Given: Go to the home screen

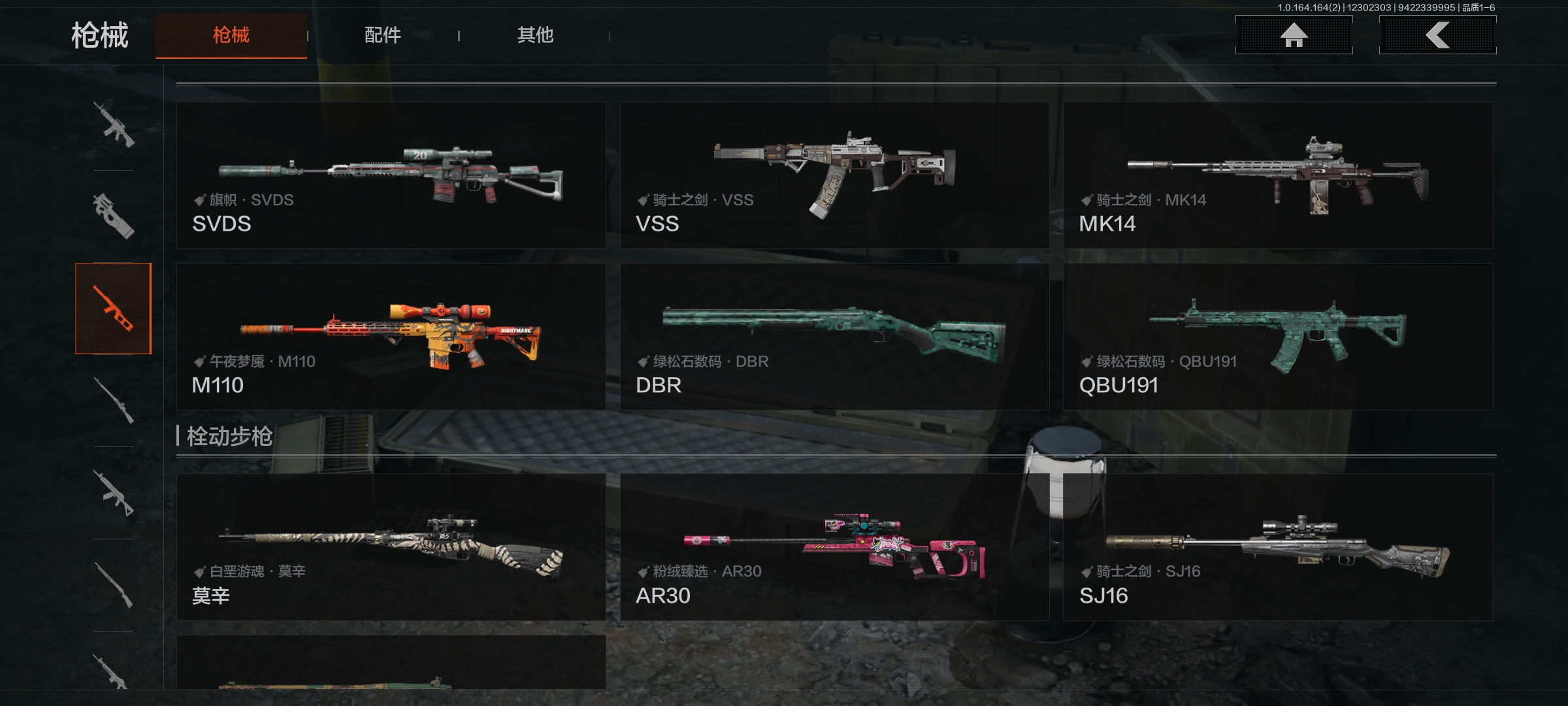Looking at the screenshot, I should point(1294,35).
